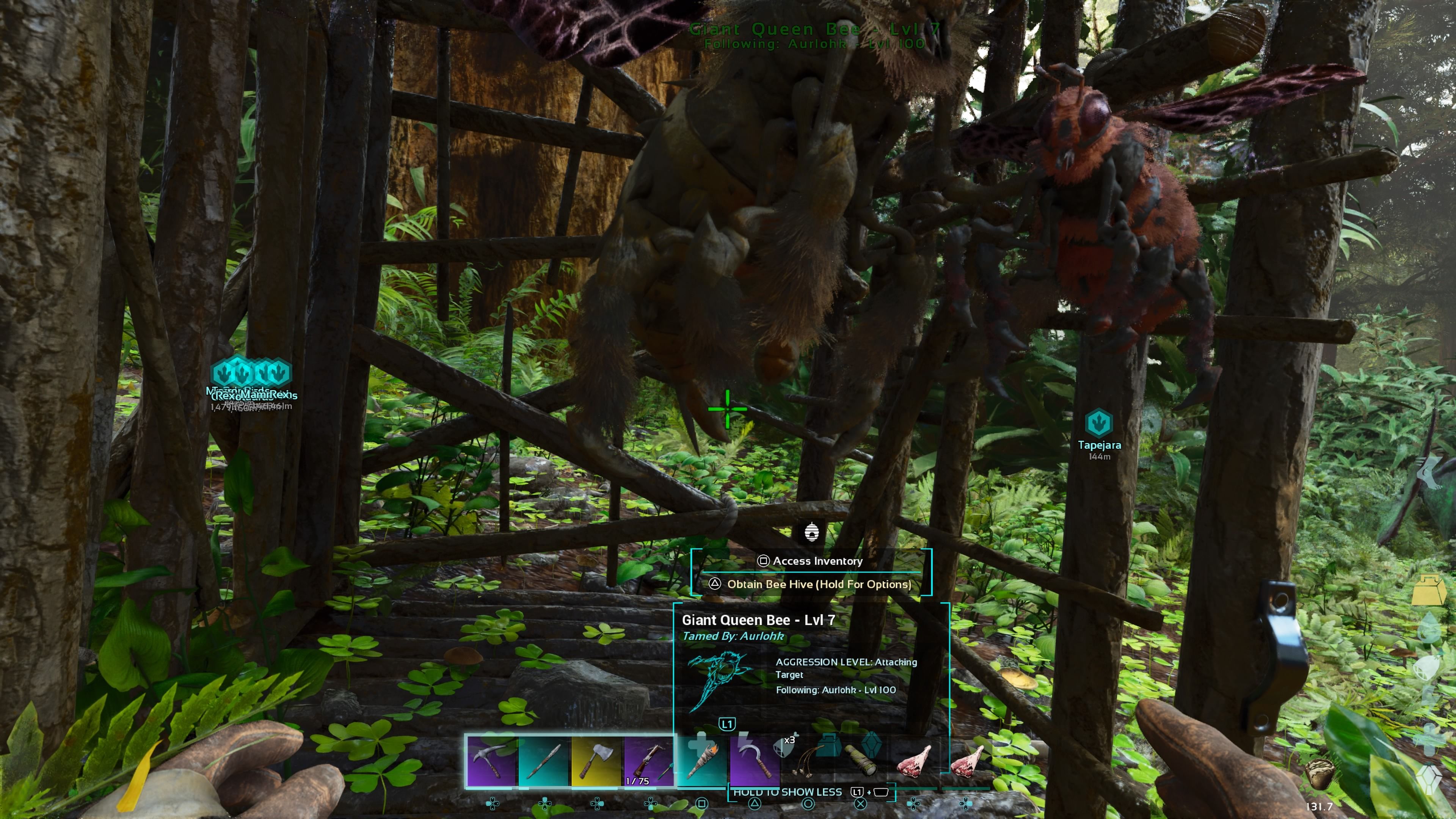Image resolution: width=1456 pixels, height=819 pixels.
Task: Select the spyglass hotbar slot
Action: coord(861,760)
